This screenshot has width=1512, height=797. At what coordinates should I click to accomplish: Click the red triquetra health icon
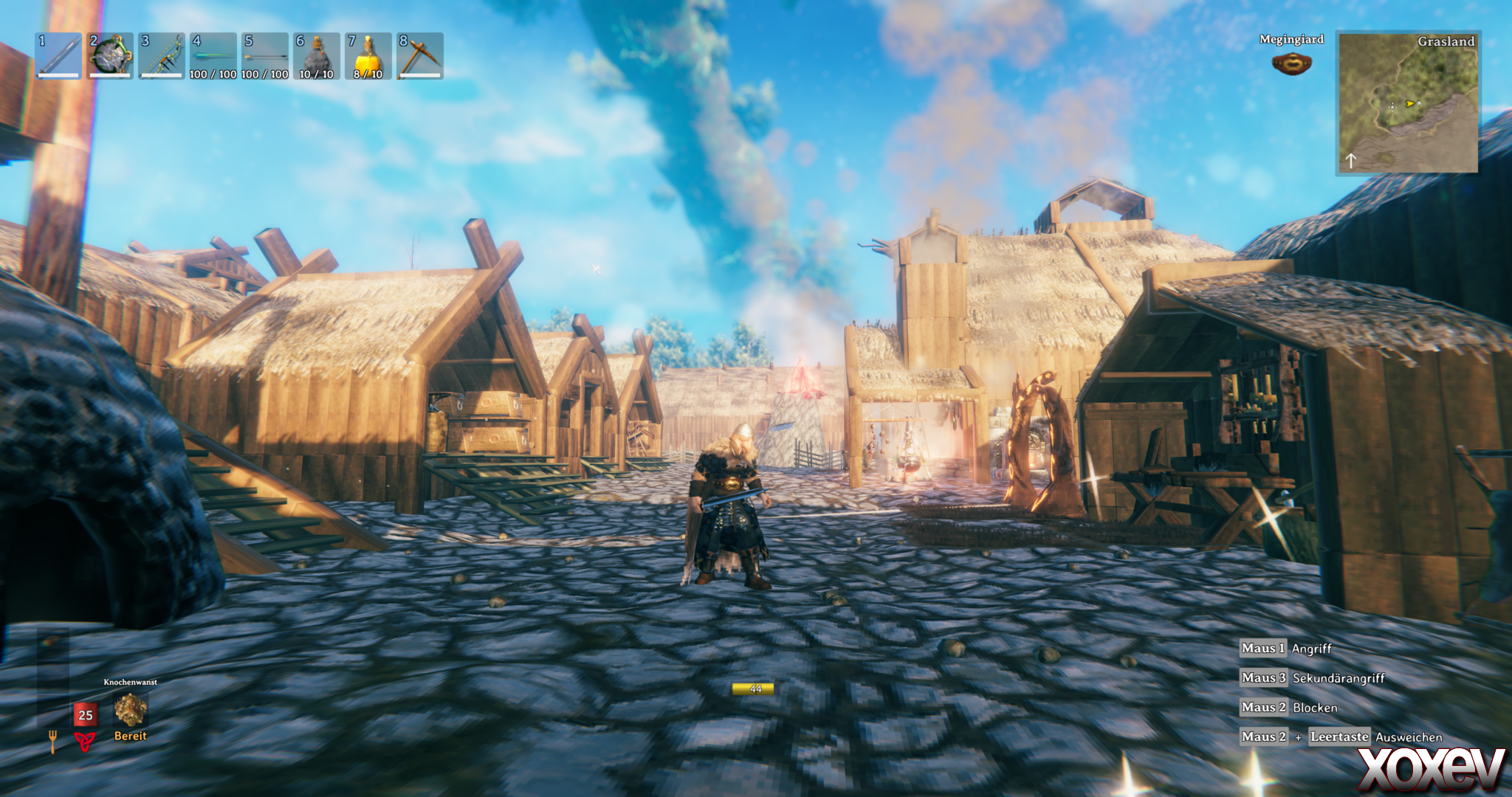pos(86,741)
